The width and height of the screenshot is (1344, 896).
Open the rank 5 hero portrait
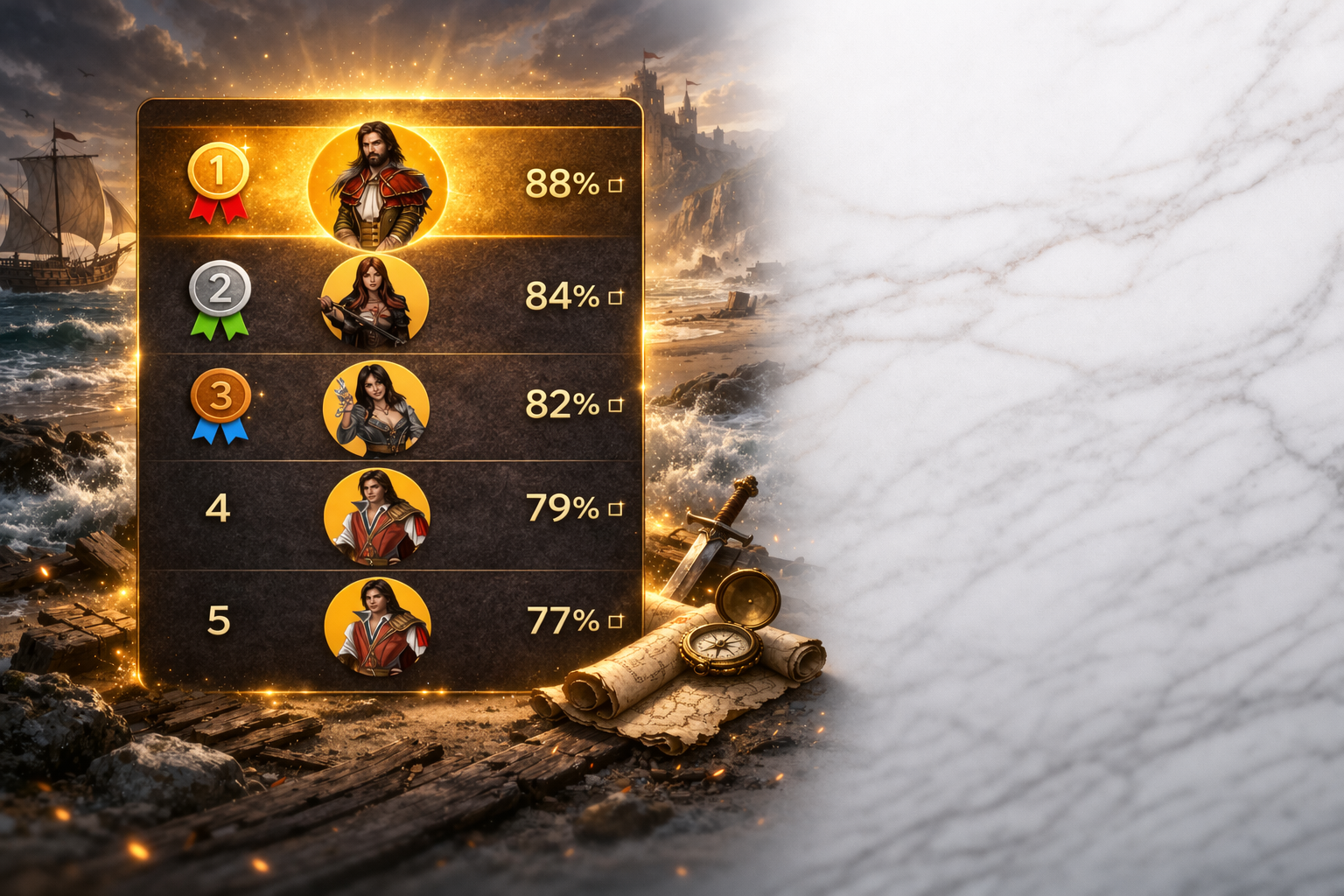(x=377, y=625)
